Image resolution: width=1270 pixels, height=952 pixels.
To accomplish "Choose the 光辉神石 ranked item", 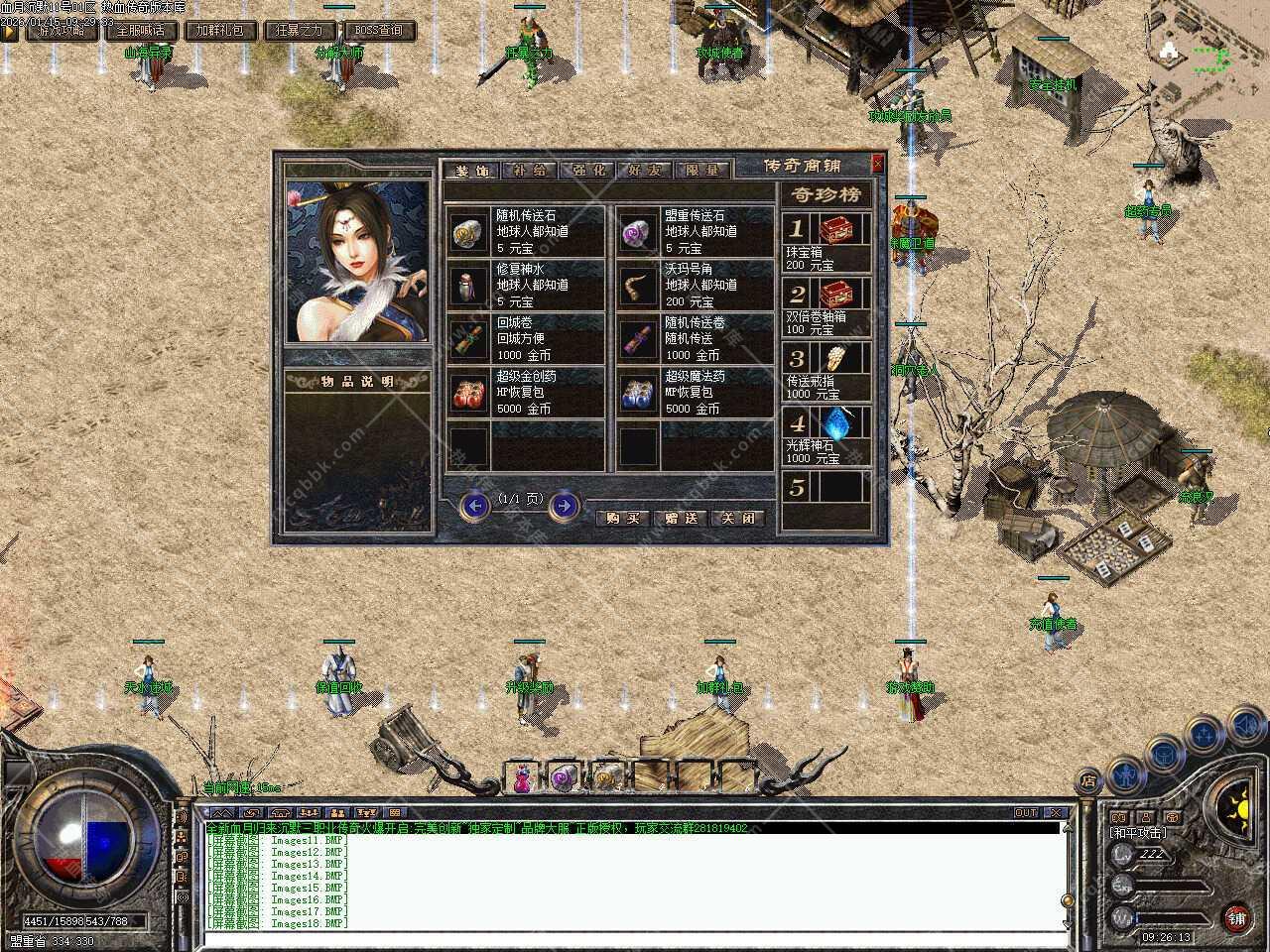I will (x=826, y=436).
